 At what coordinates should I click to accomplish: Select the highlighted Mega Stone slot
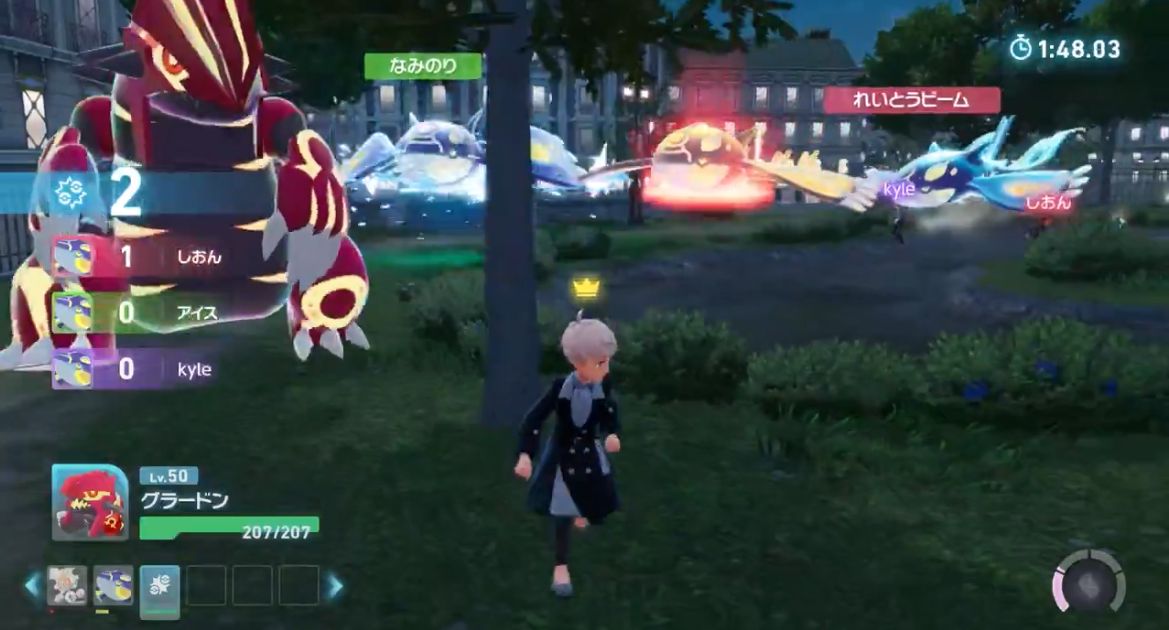pyautogui.click(x=160, y=587)
